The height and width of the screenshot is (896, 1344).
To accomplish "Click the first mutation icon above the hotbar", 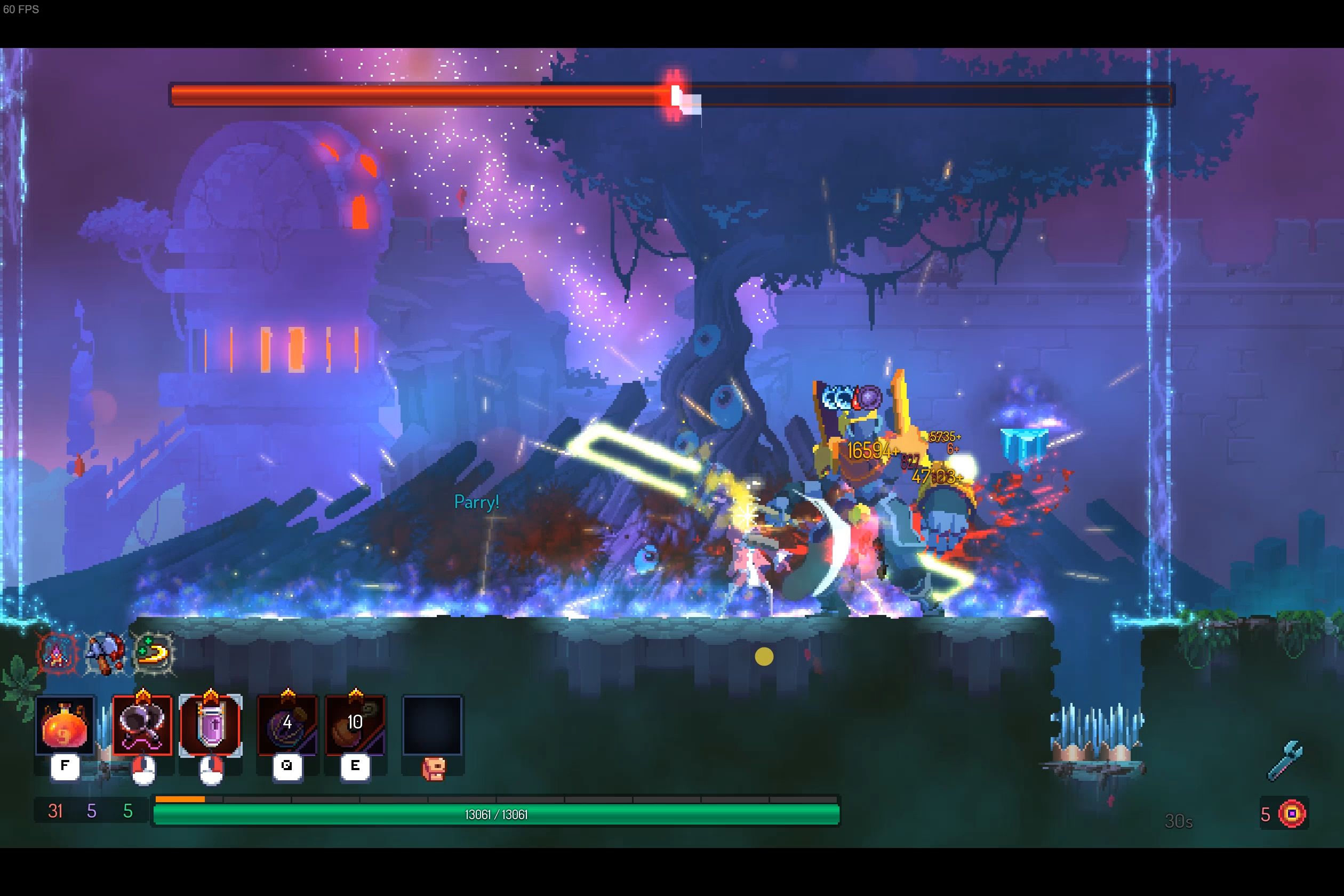I will [55, 655].
